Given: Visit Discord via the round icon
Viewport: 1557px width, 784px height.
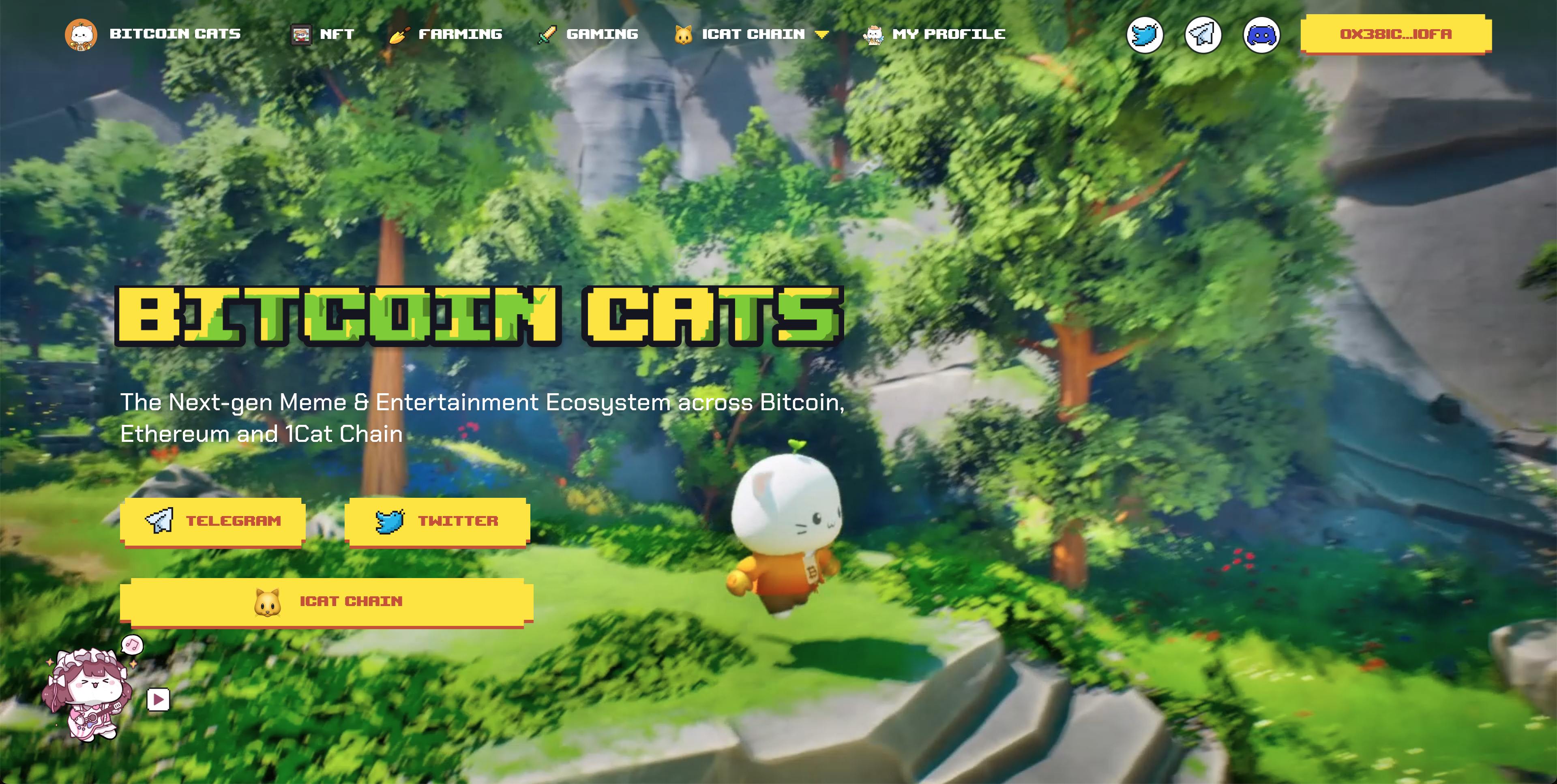Looking at the screenshot, I should click(x=1261, y=35).
